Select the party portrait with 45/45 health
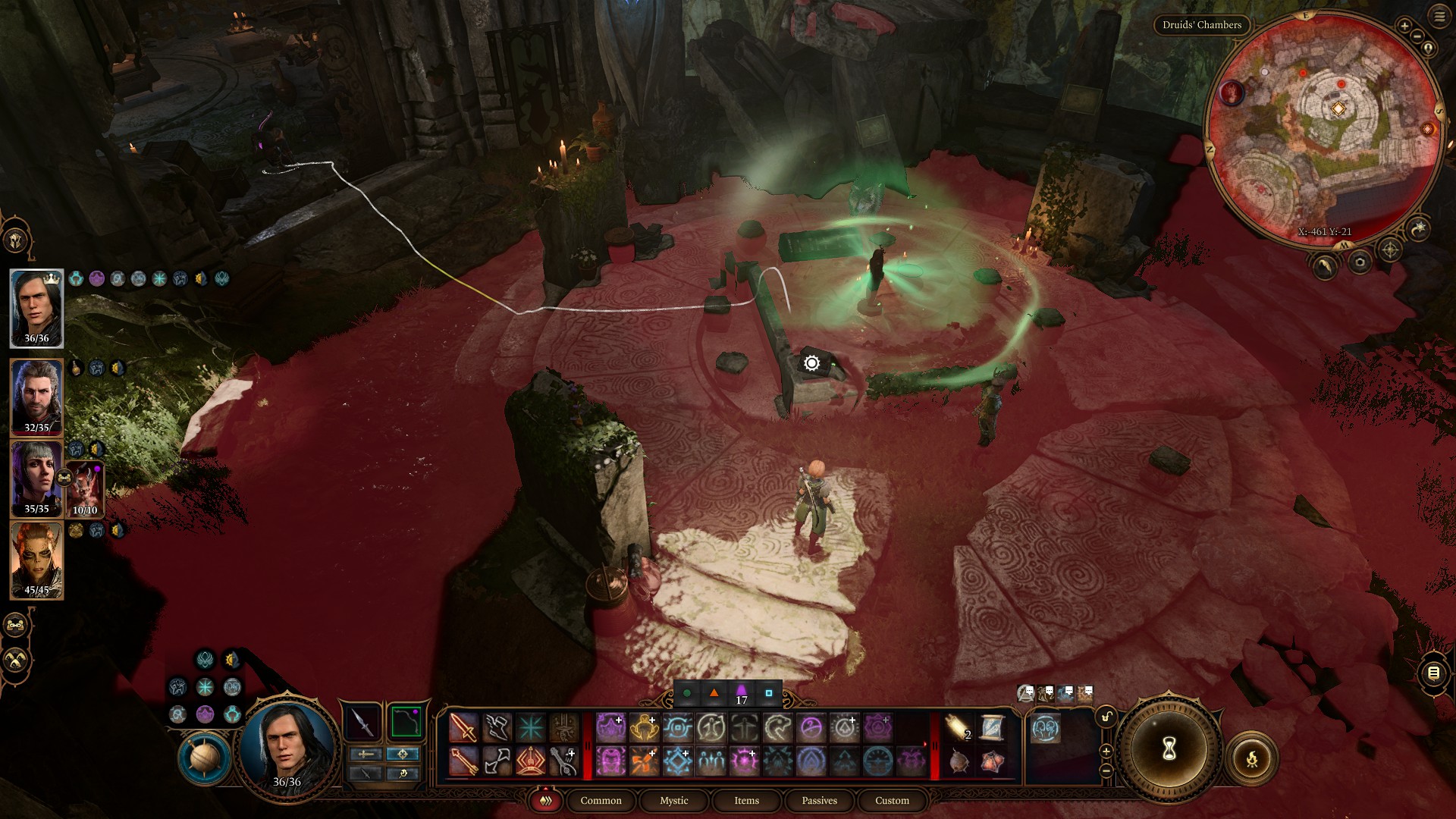The image size is (1456, 819). [36, 560]
